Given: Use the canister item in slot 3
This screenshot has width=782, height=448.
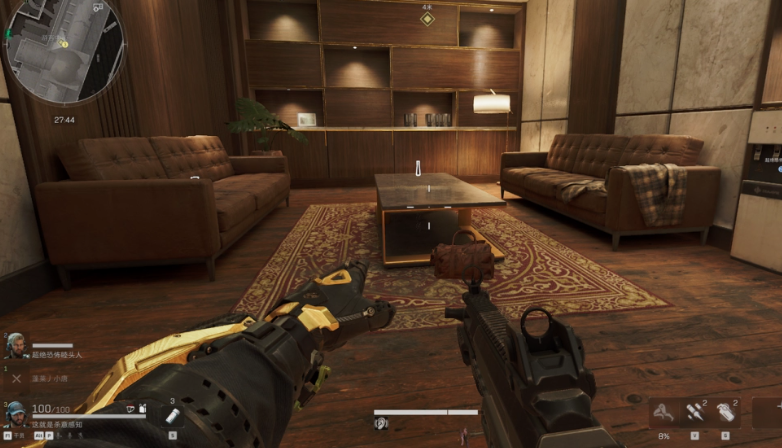Looking at the screenshot, I should 173,414.
